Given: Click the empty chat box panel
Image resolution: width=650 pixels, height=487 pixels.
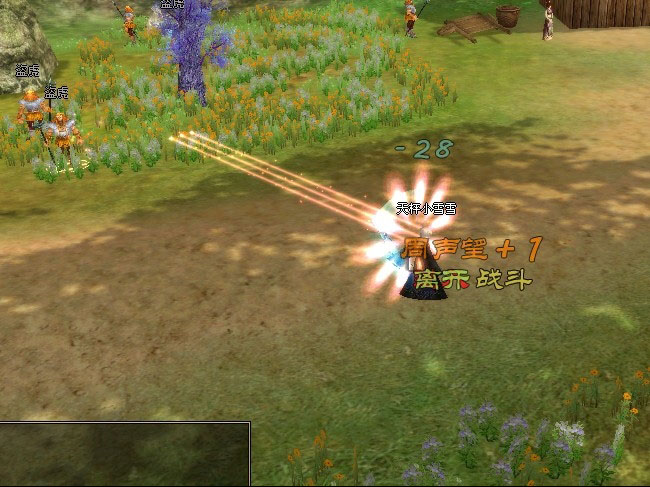Looking at the screenshot, I should click(x=124, y=454).
